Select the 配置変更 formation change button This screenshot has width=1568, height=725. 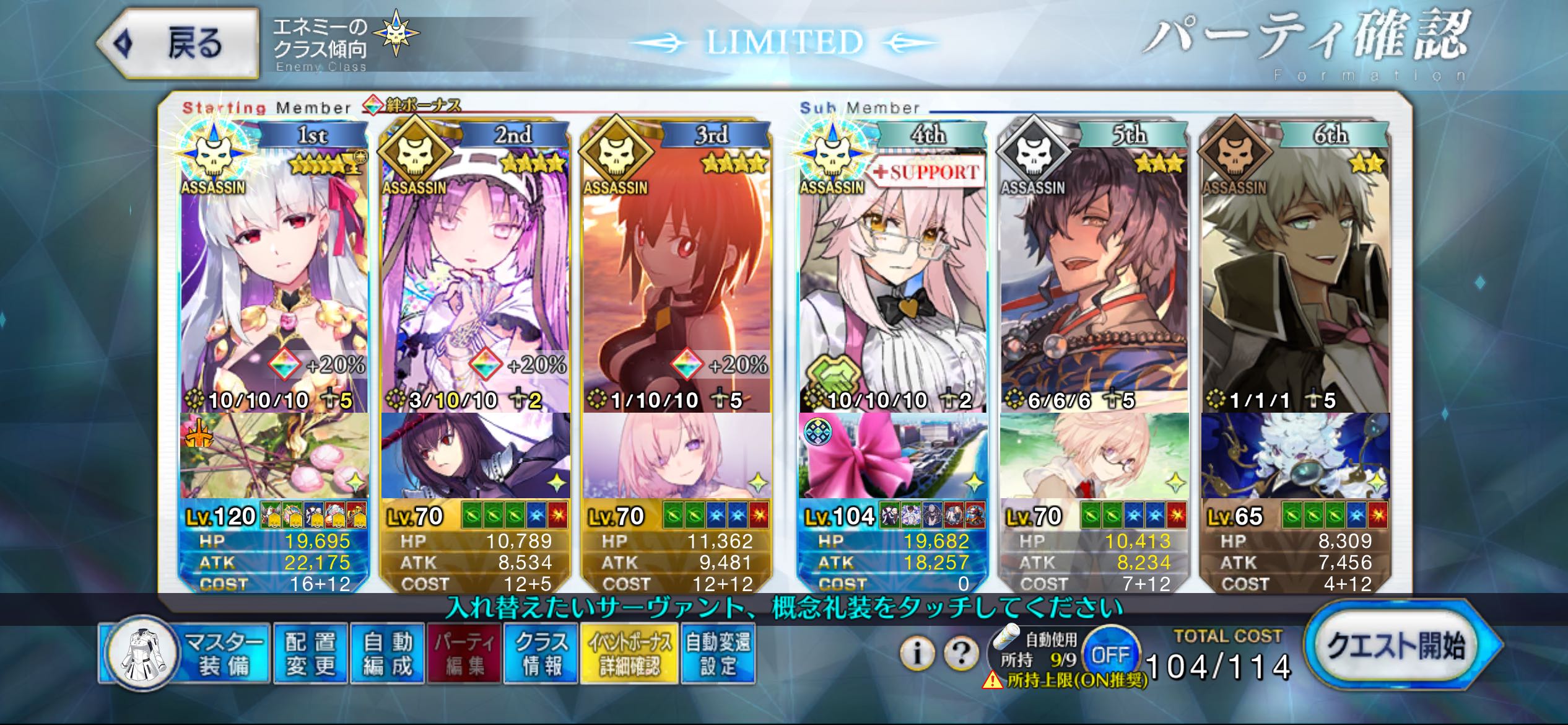(x=310, y=654)
